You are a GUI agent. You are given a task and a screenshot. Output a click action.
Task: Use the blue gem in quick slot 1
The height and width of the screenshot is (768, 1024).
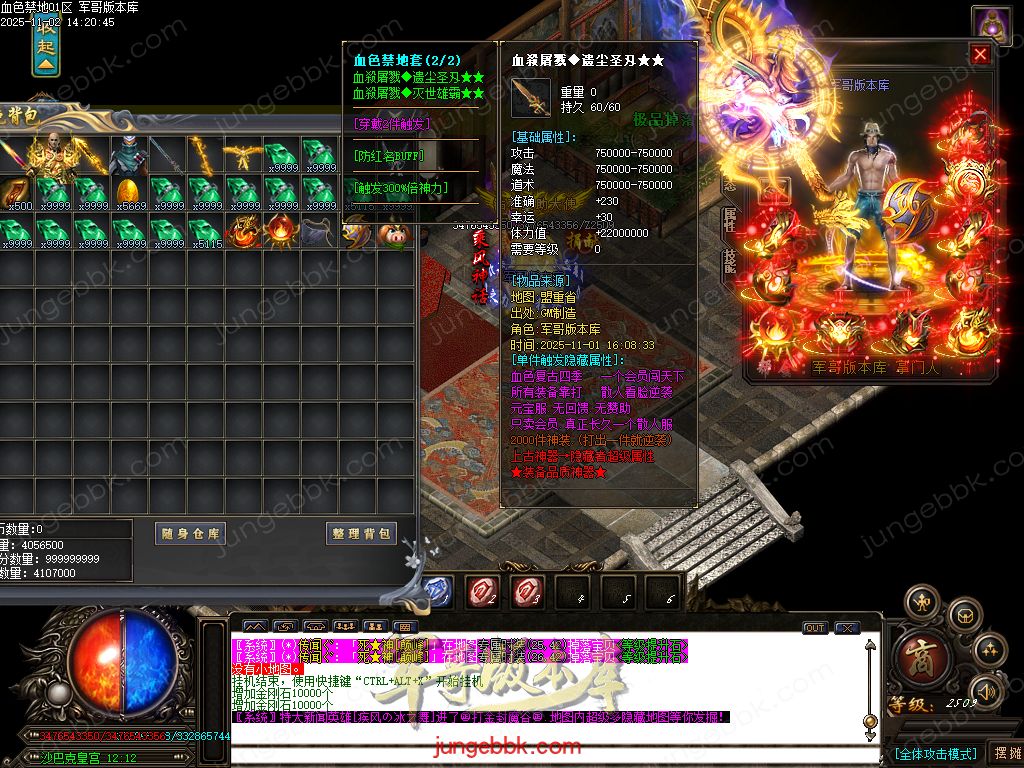click(x=437, y=591)
